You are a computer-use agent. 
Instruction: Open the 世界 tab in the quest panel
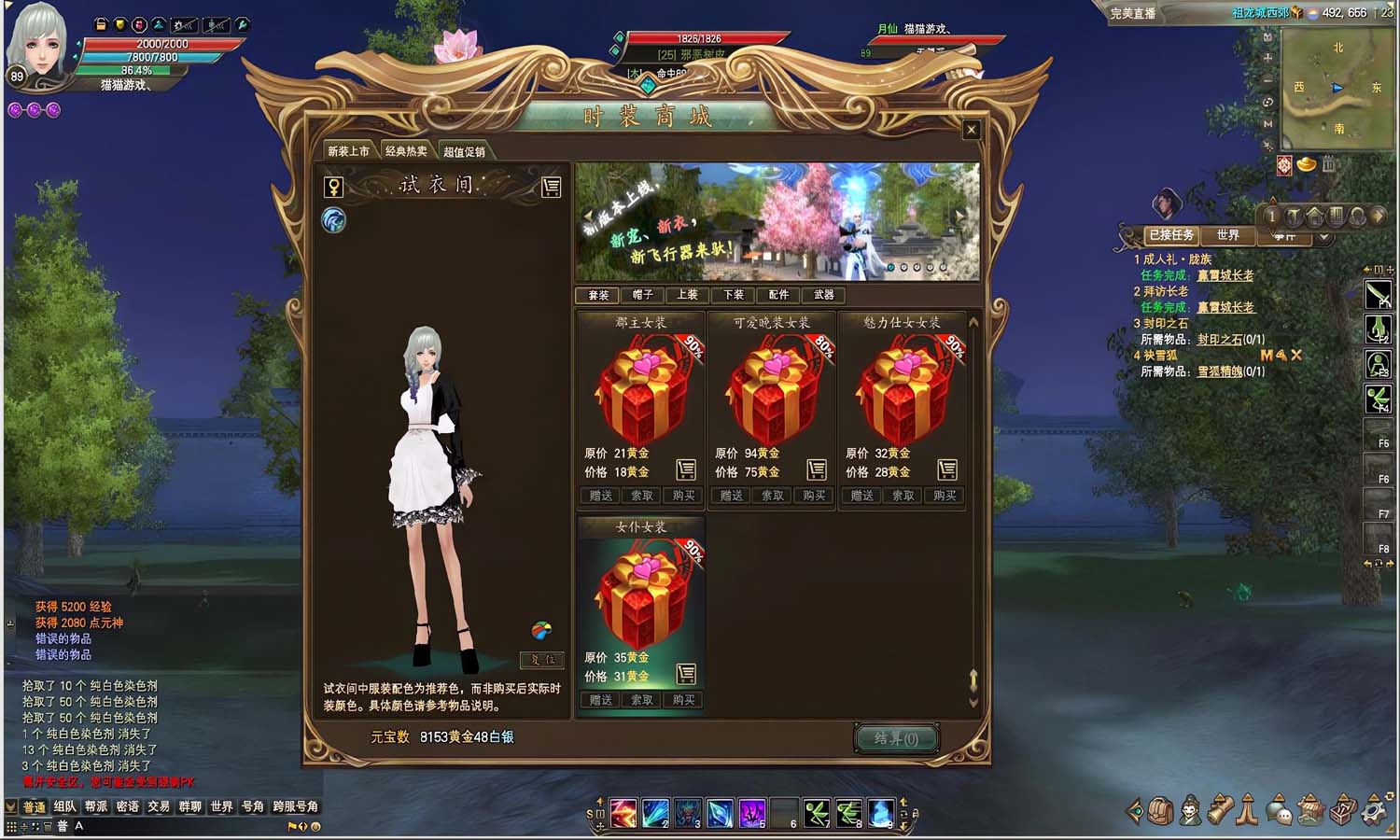(1229, 236)
